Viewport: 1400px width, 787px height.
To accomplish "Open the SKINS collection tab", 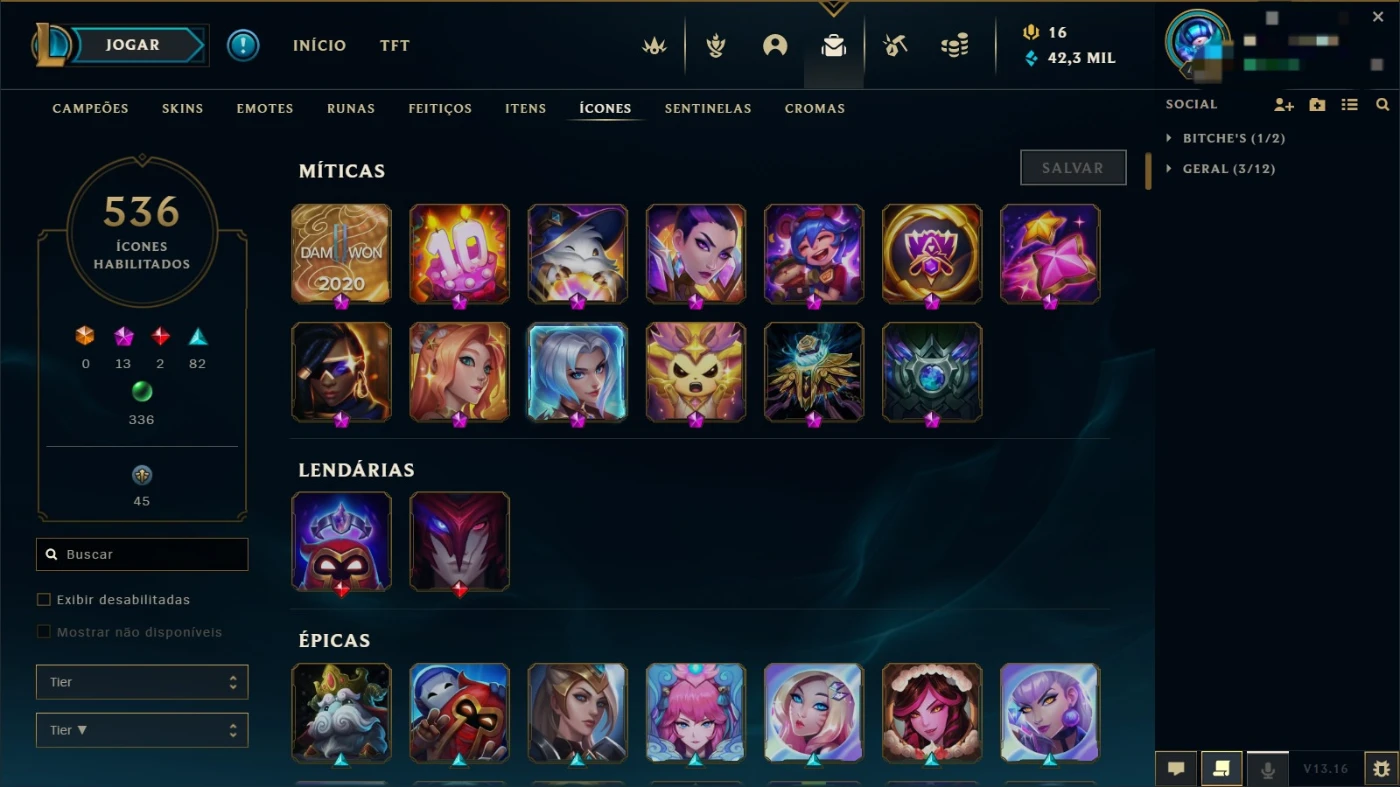I will click(x=182, y=108).
